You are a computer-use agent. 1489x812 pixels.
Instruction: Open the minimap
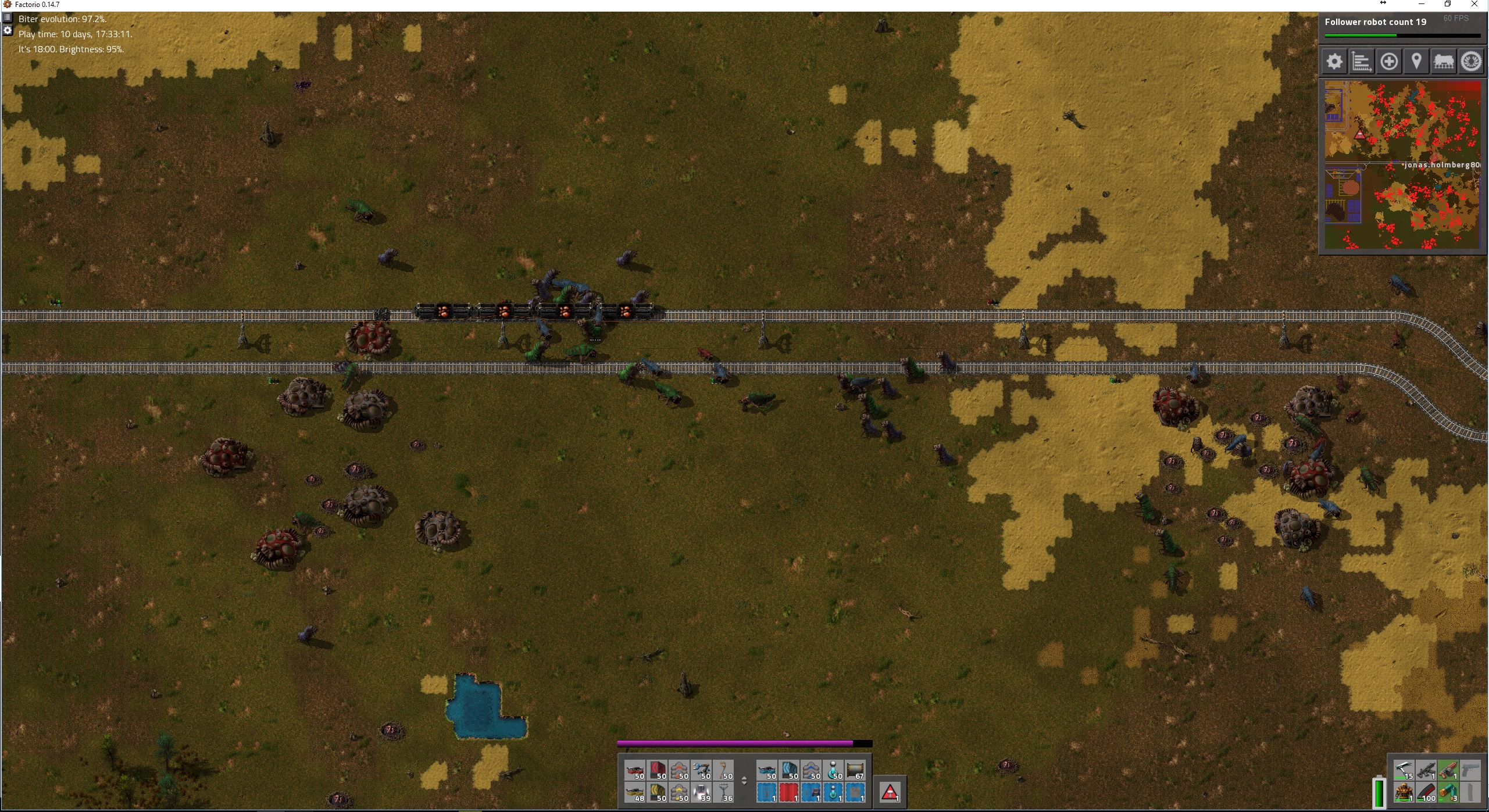click(1402, 165)
